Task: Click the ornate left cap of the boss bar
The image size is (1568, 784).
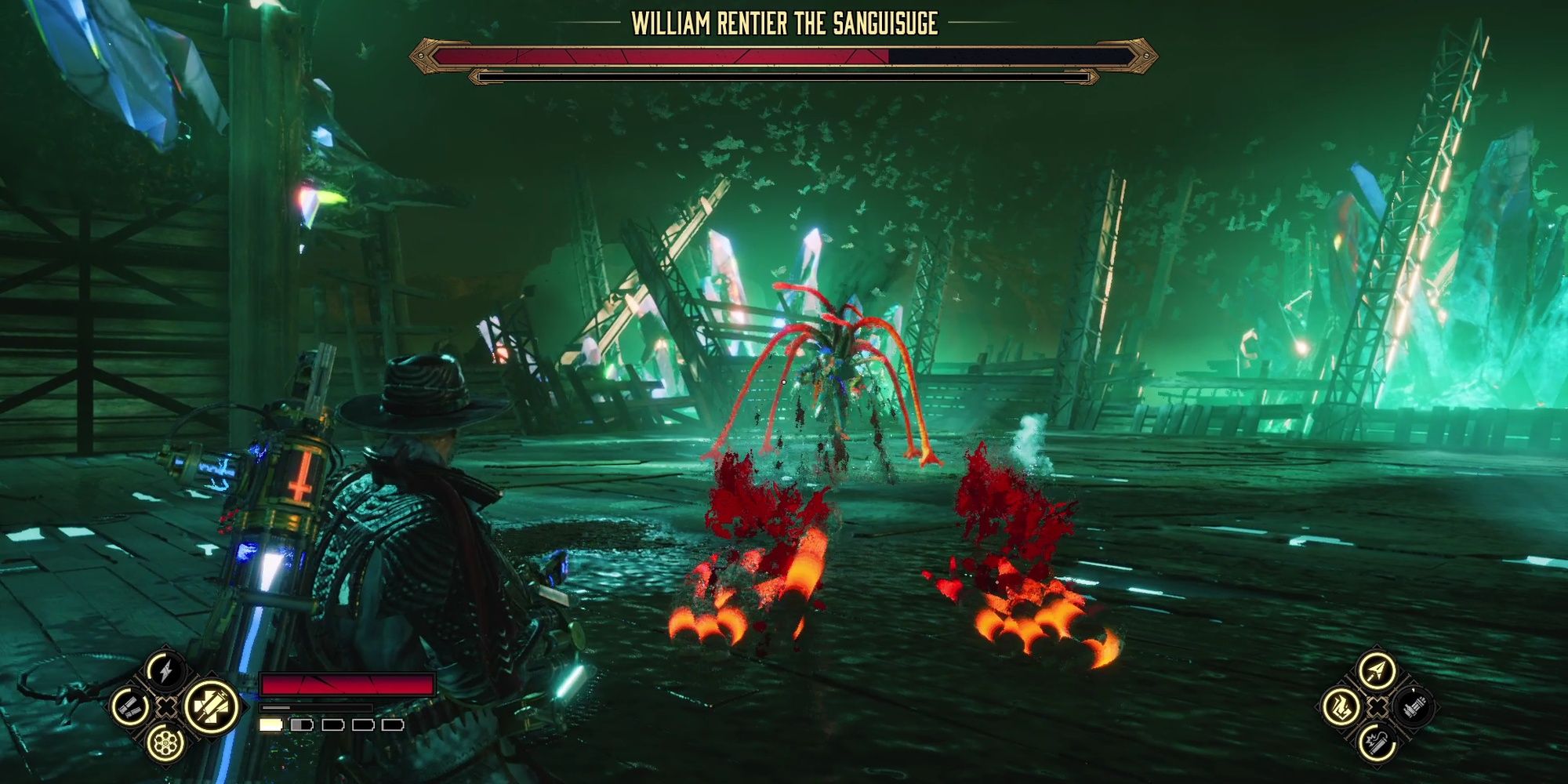Action: coord(423,55)
